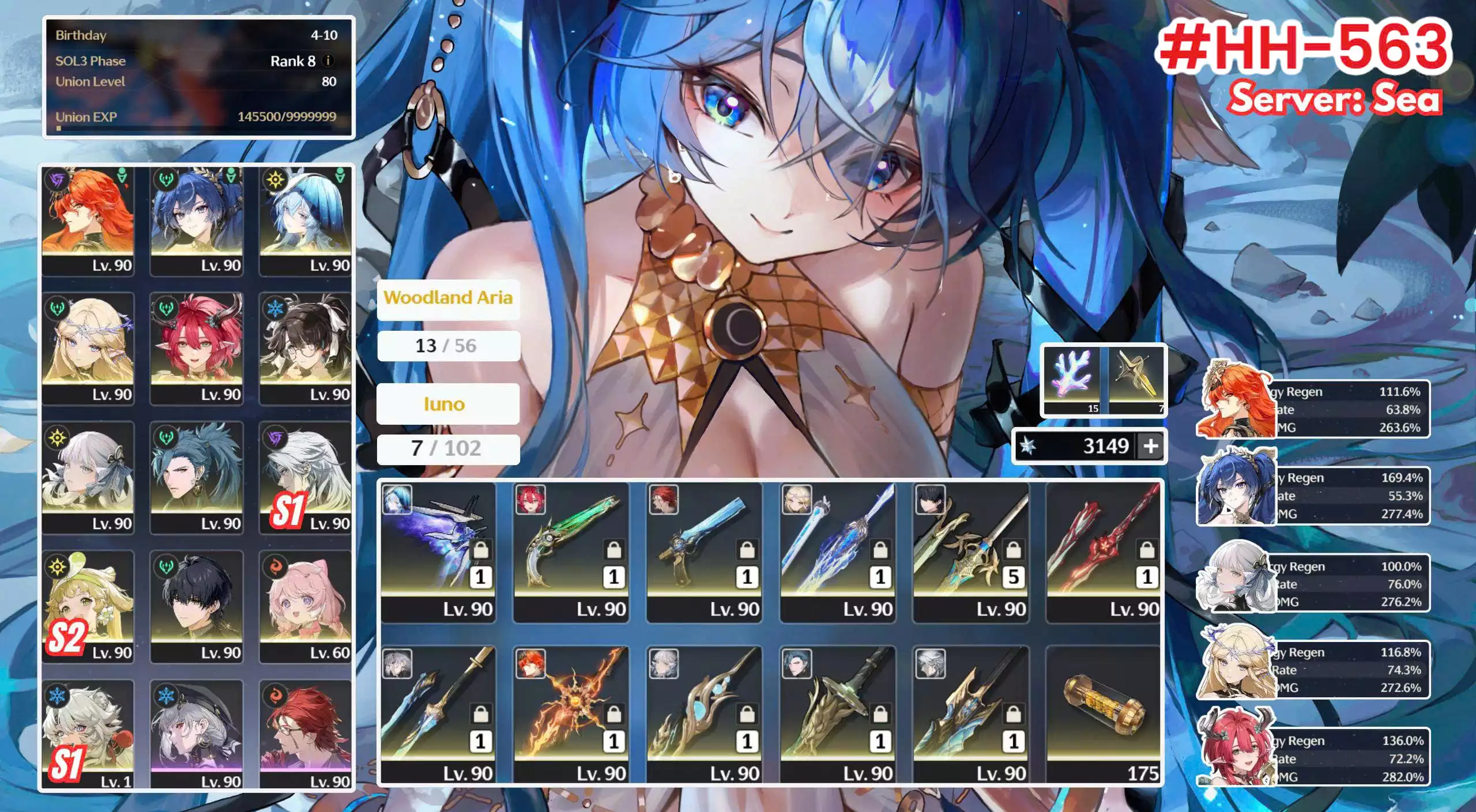Open the info icon next to Rank 8
The image size is (1476, 812).
(328, 61)
